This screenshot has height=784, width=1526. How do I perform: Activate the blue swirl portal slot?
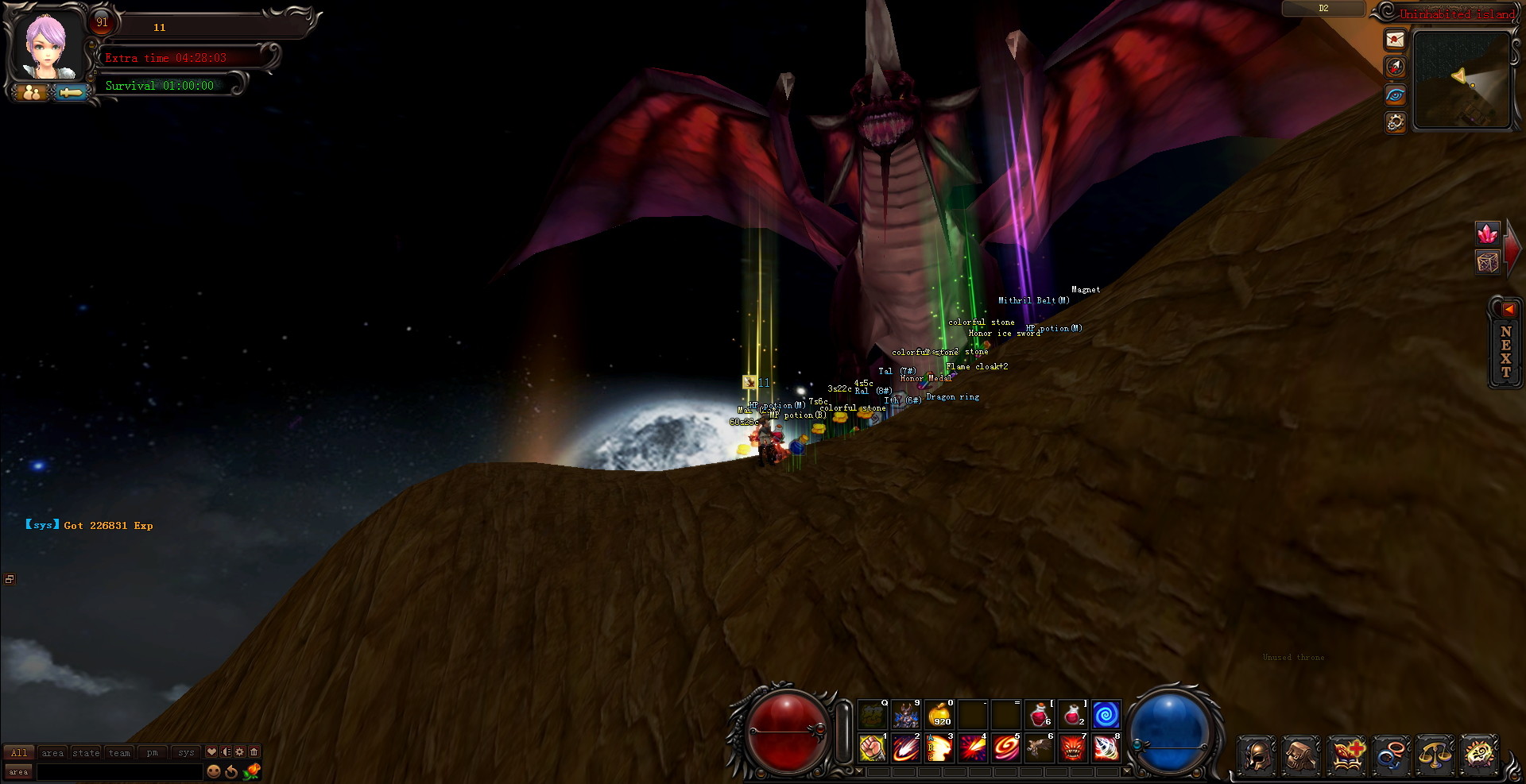1106,714
